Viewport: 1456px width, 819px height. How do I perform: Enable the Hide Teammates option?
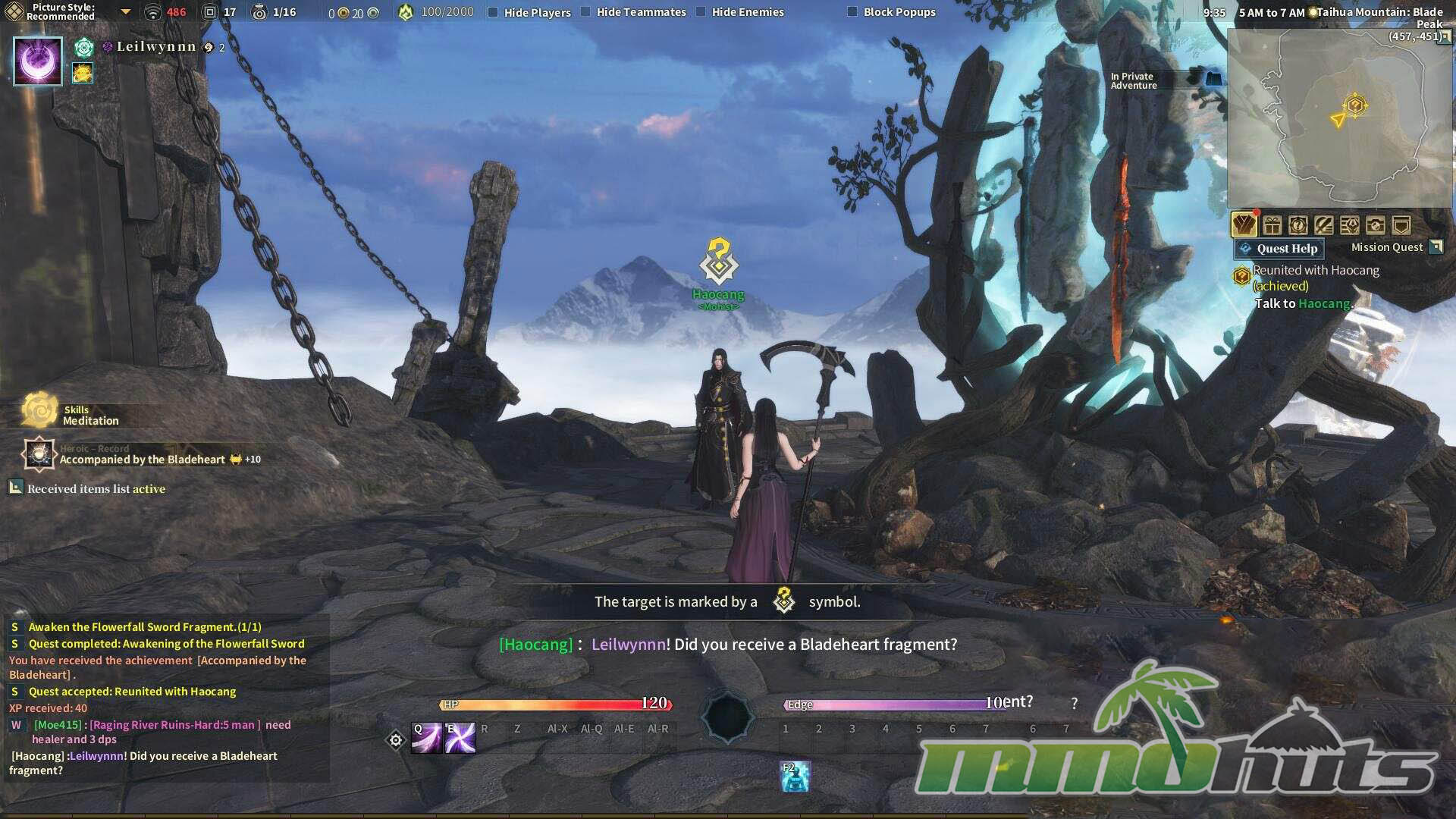(x=585, y=12)
